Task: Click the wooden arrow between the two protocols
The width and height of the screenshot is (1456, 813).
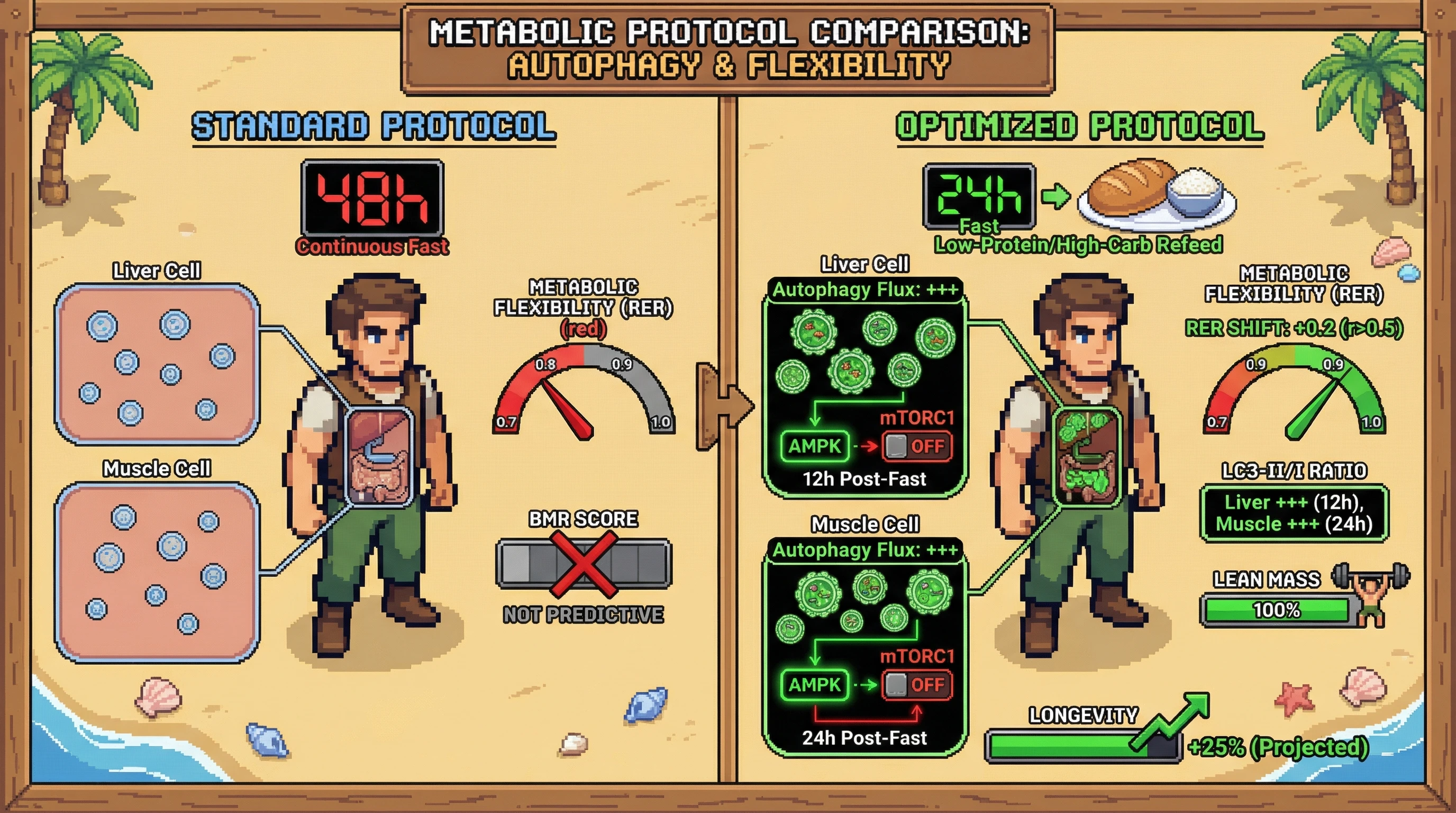Action: (725, 406)
